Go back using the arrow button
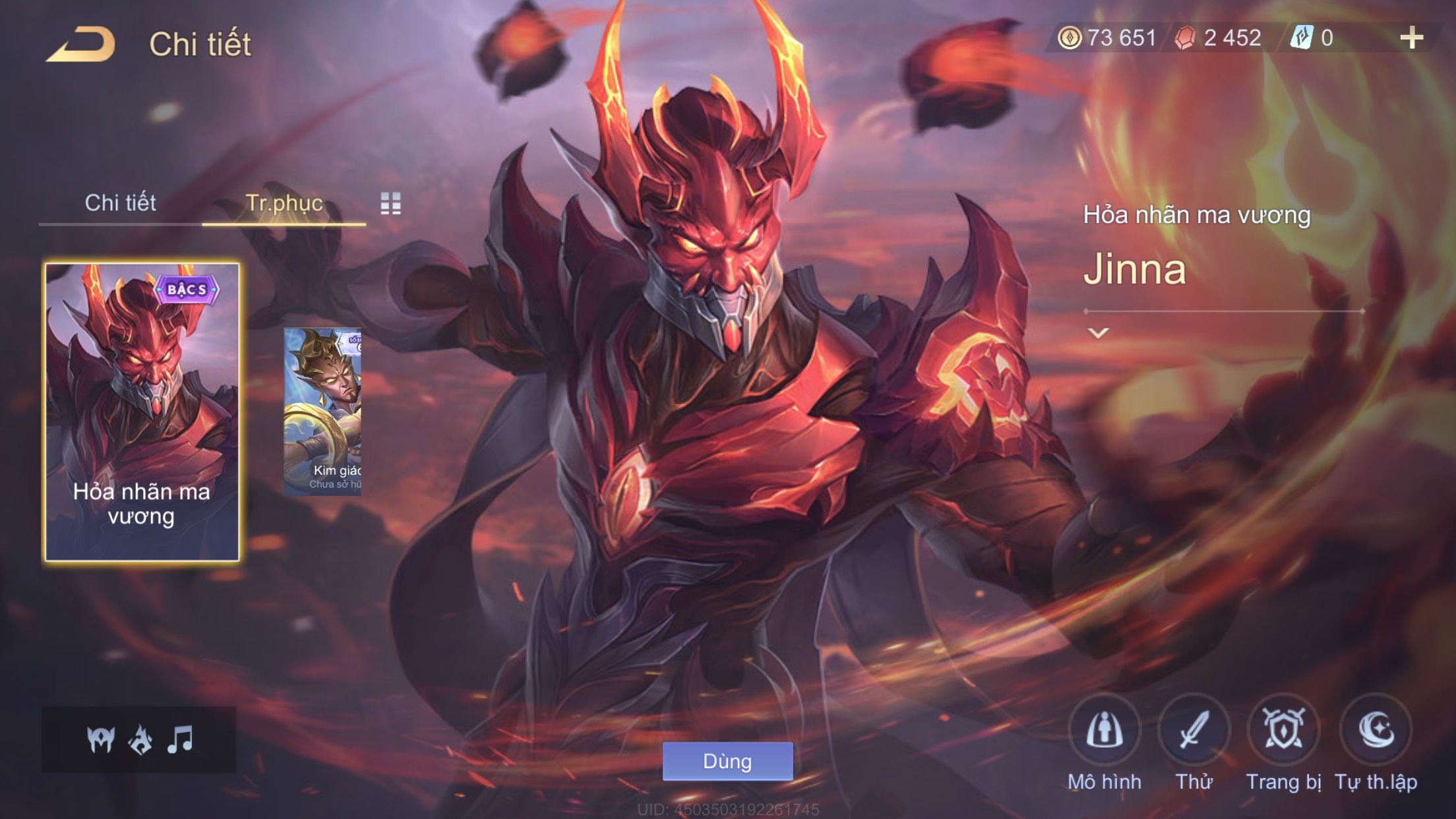1456x819 pixels. tap(80, 45)
